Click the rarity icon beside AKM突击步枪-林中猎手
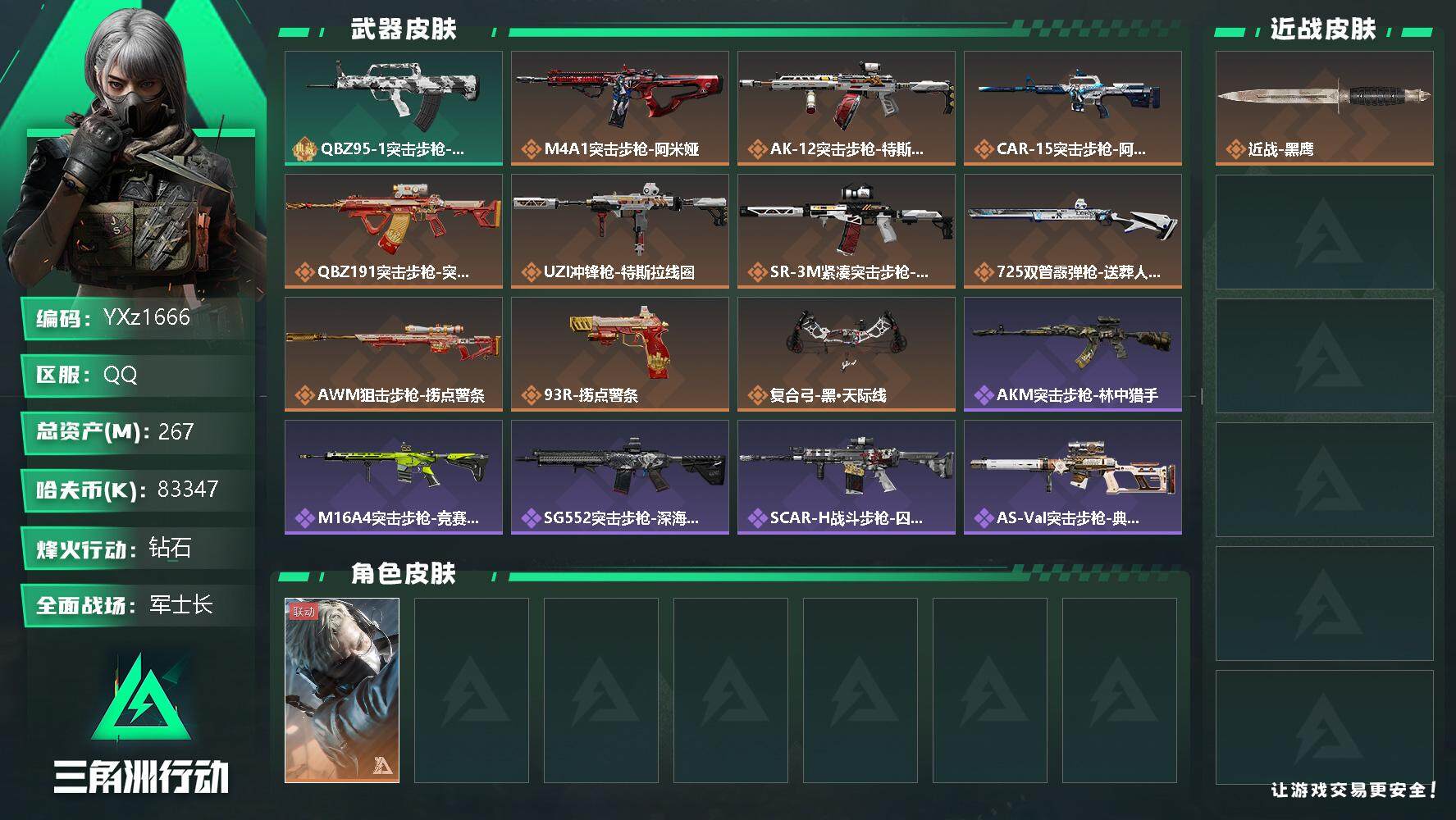 [984, 396]
